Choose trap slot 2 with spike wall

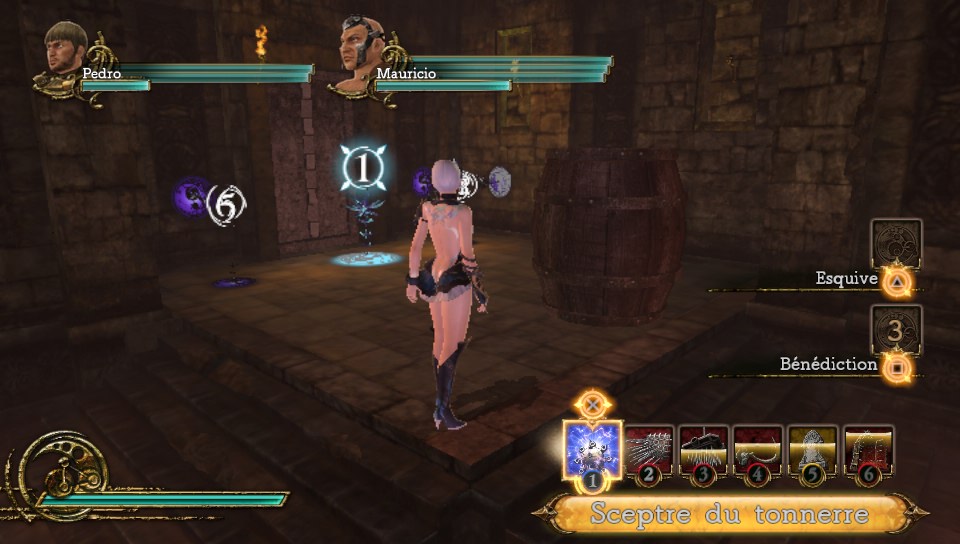(x=650, y=450)
